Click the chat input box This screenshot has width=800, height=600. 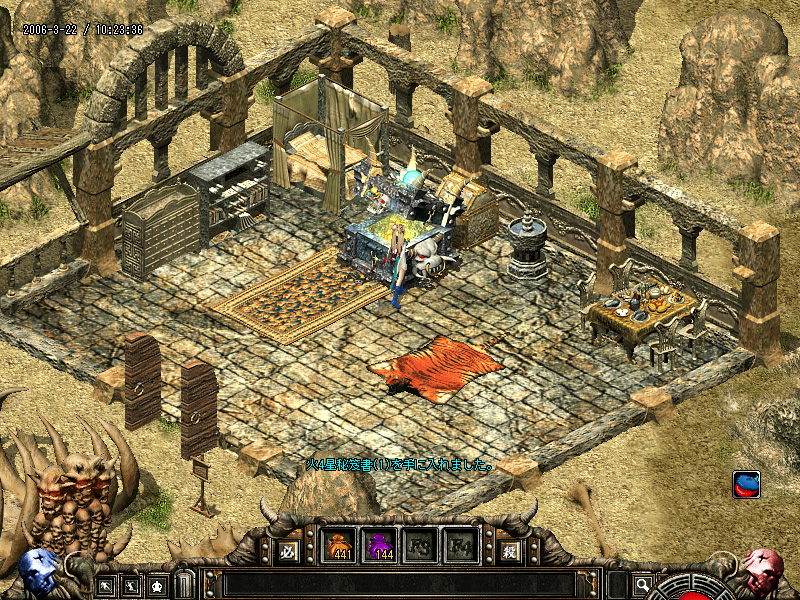[x=400, y=584]
